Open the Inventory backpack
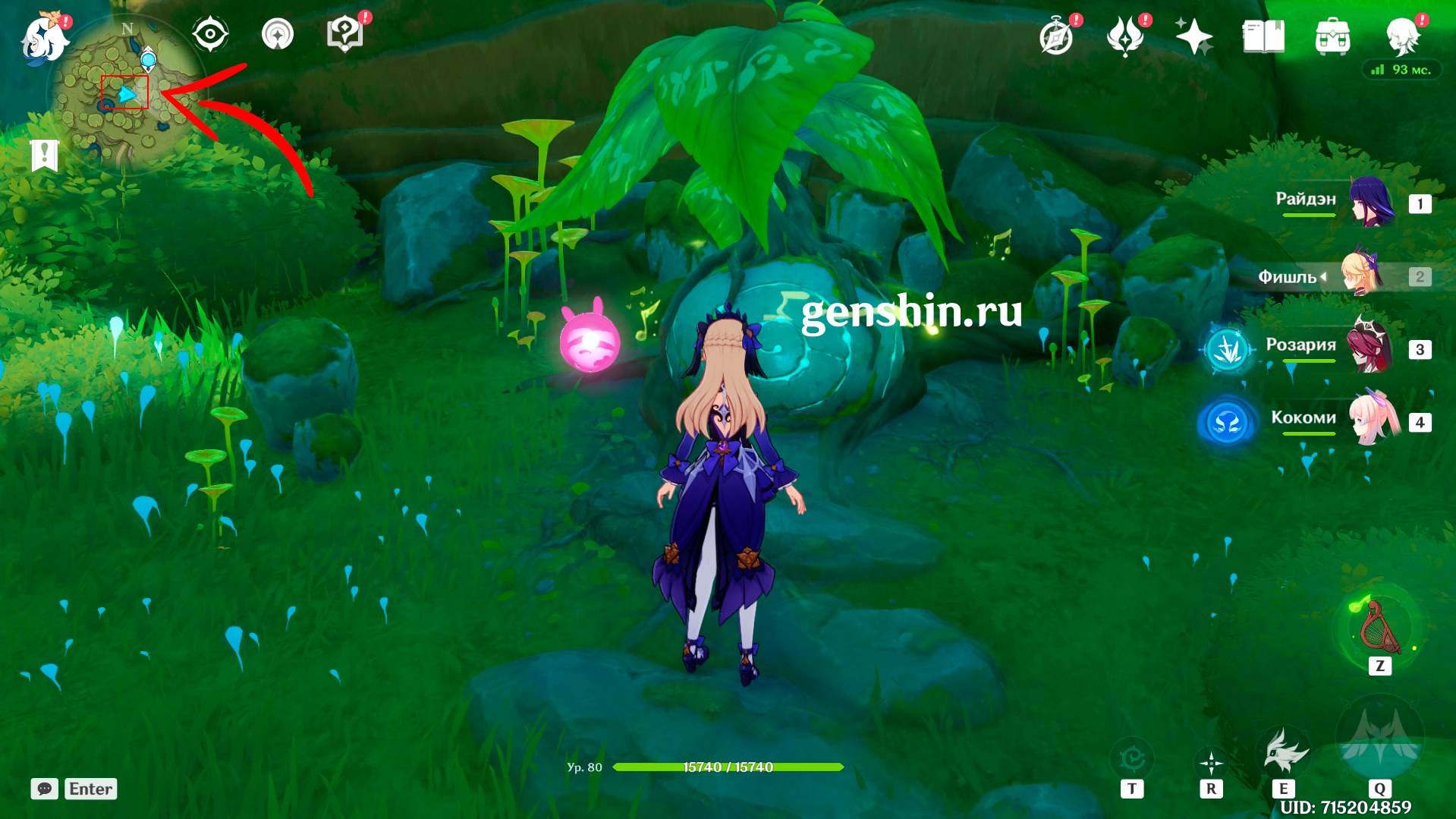Screen dimensions: 1456x819 pos(1332,36)
